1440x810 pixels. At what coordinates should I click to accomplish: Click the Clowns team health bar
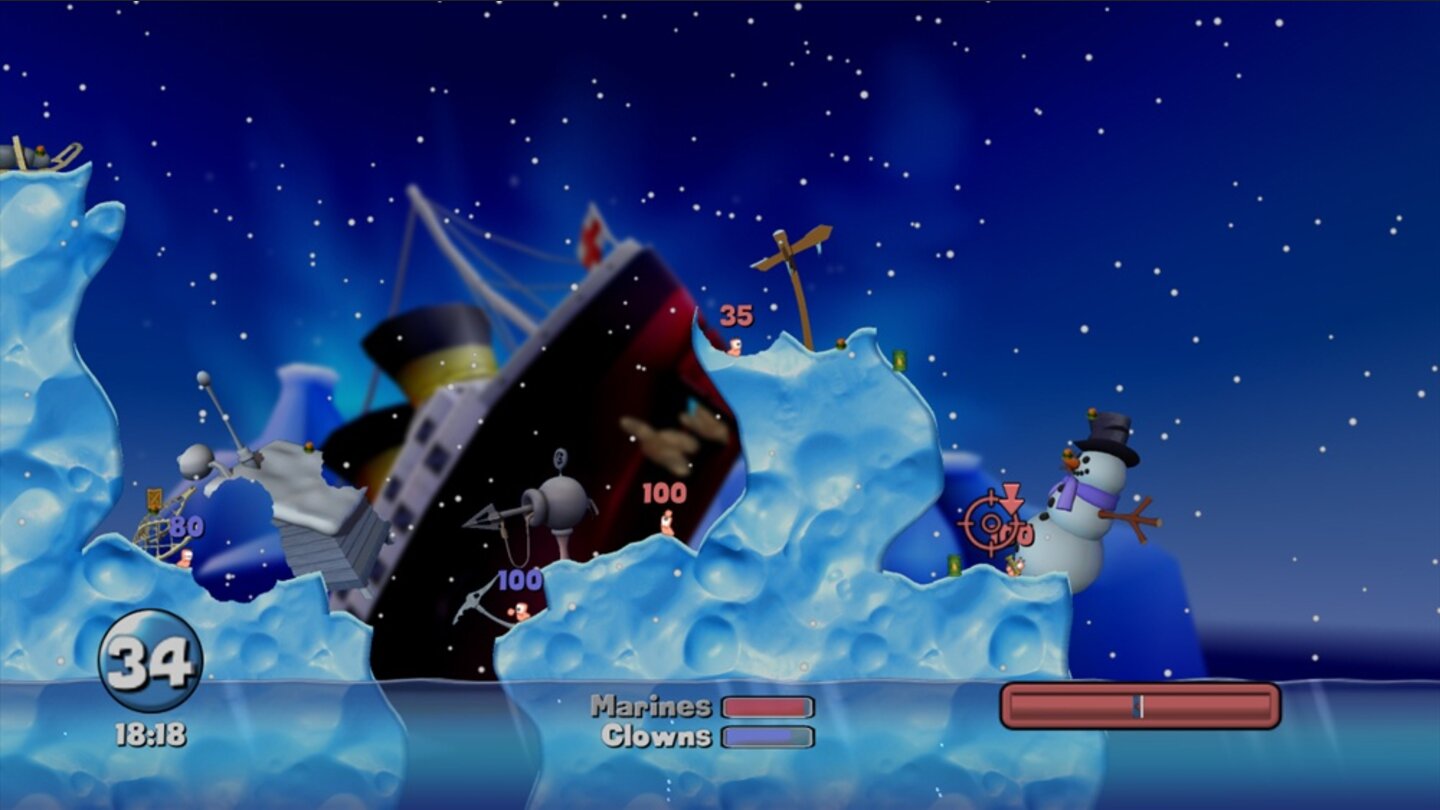766,738
